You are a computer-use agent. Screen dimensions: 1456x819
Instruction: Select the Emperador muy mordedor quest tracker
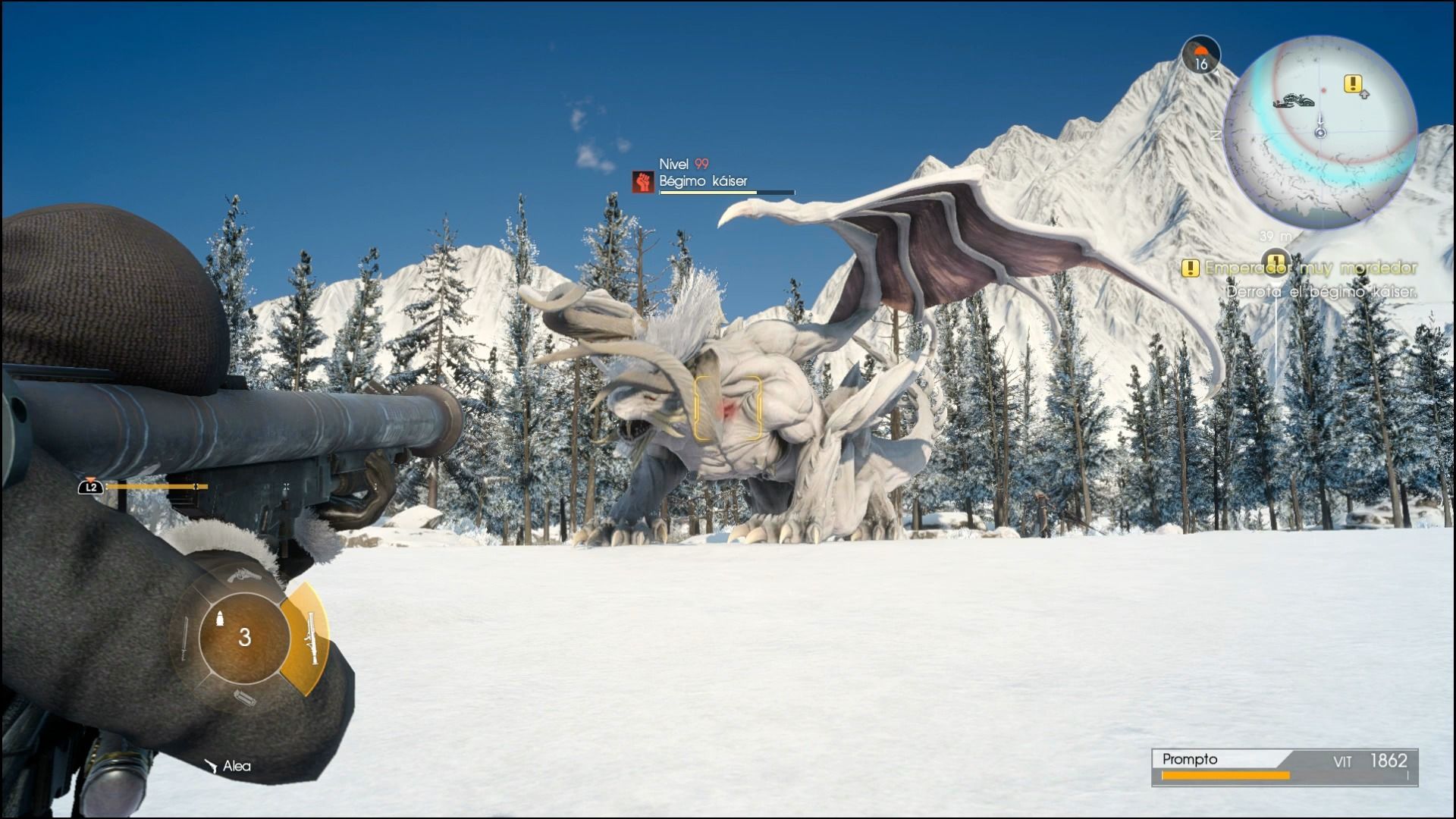(1301, 268)
